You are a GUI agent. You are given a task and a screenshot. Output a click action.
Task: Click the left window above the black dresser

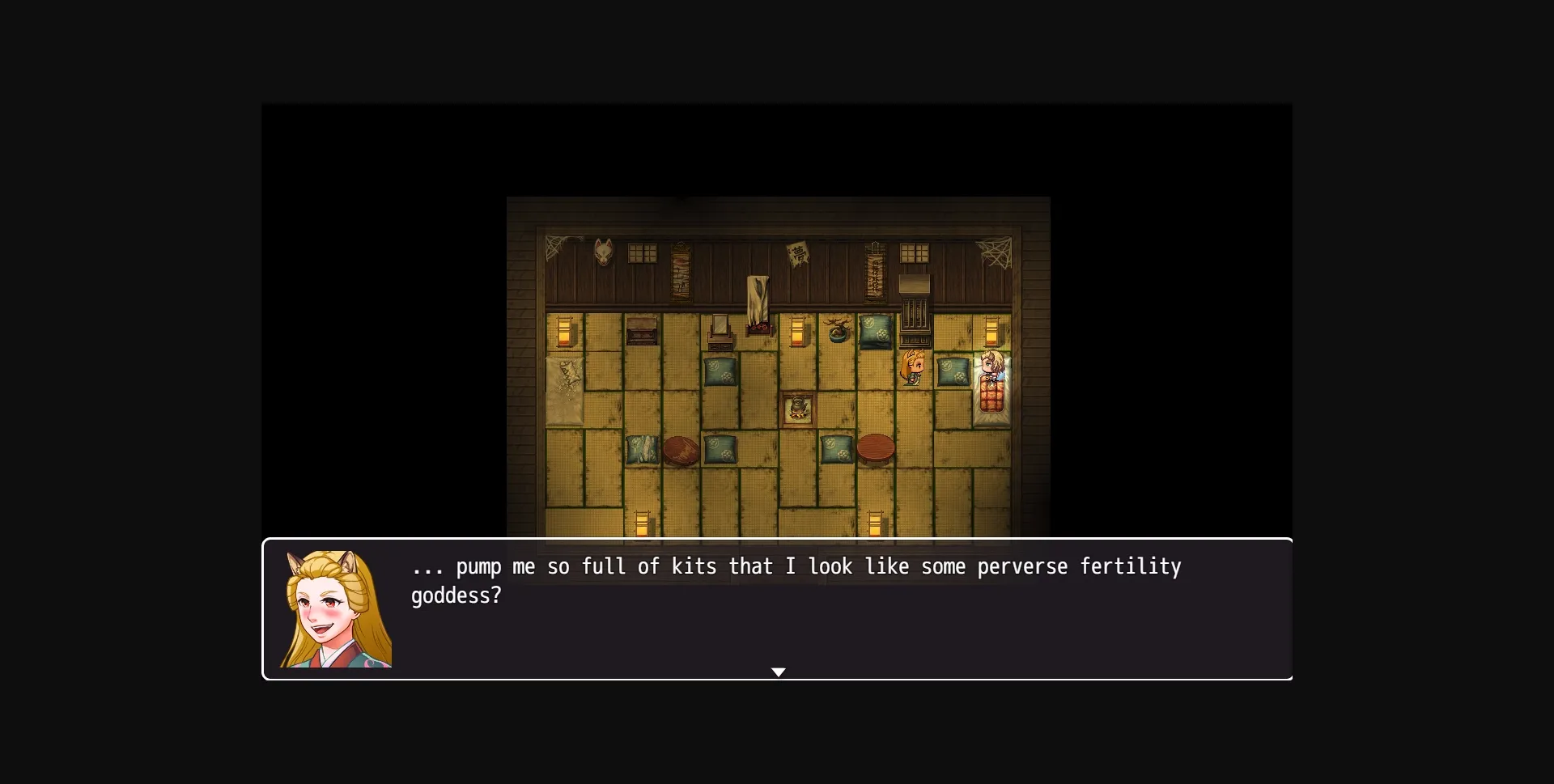click(x=643, y=253)
